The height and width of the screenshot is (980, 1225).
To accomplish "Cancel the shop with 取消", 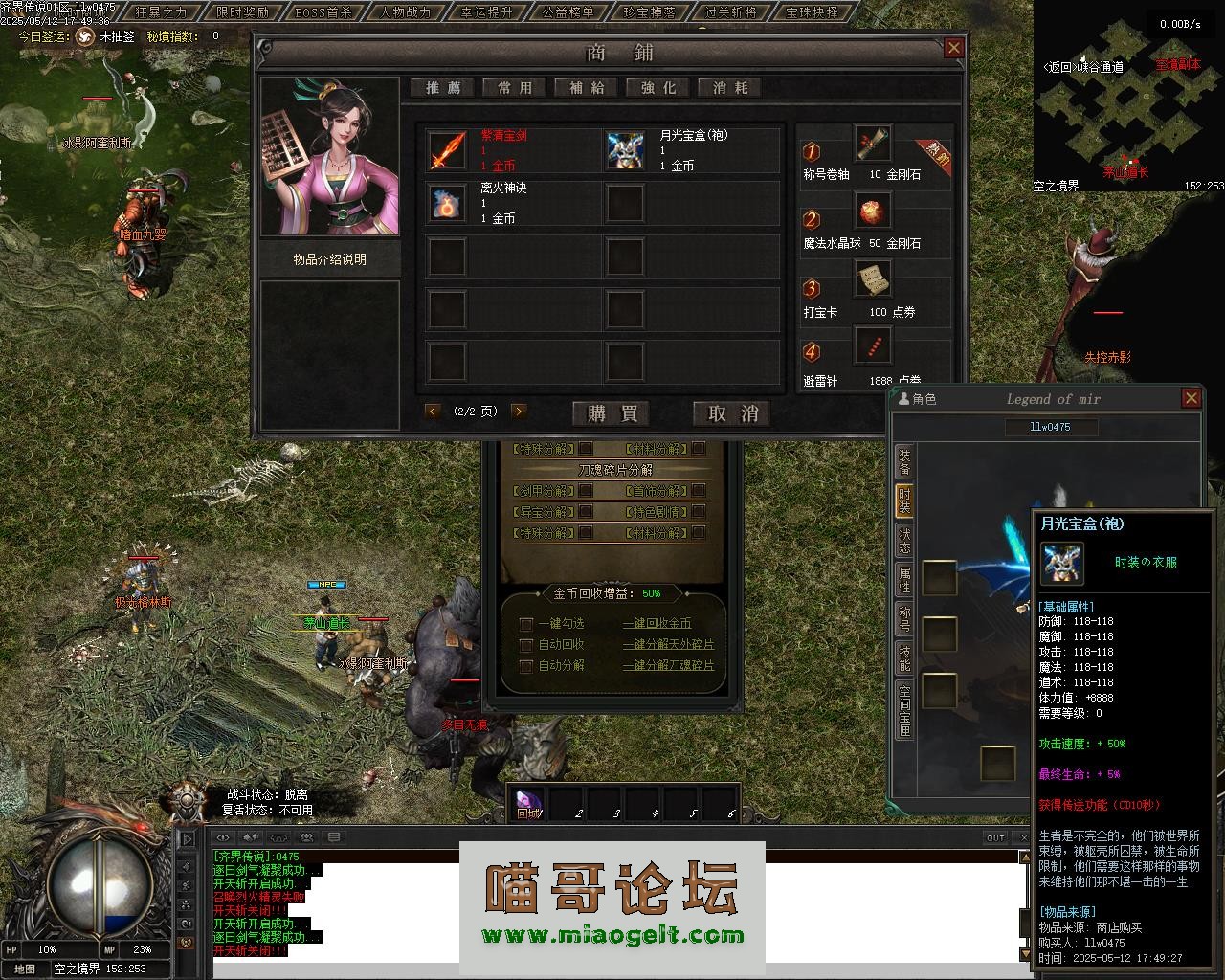I will pos(732,413).
